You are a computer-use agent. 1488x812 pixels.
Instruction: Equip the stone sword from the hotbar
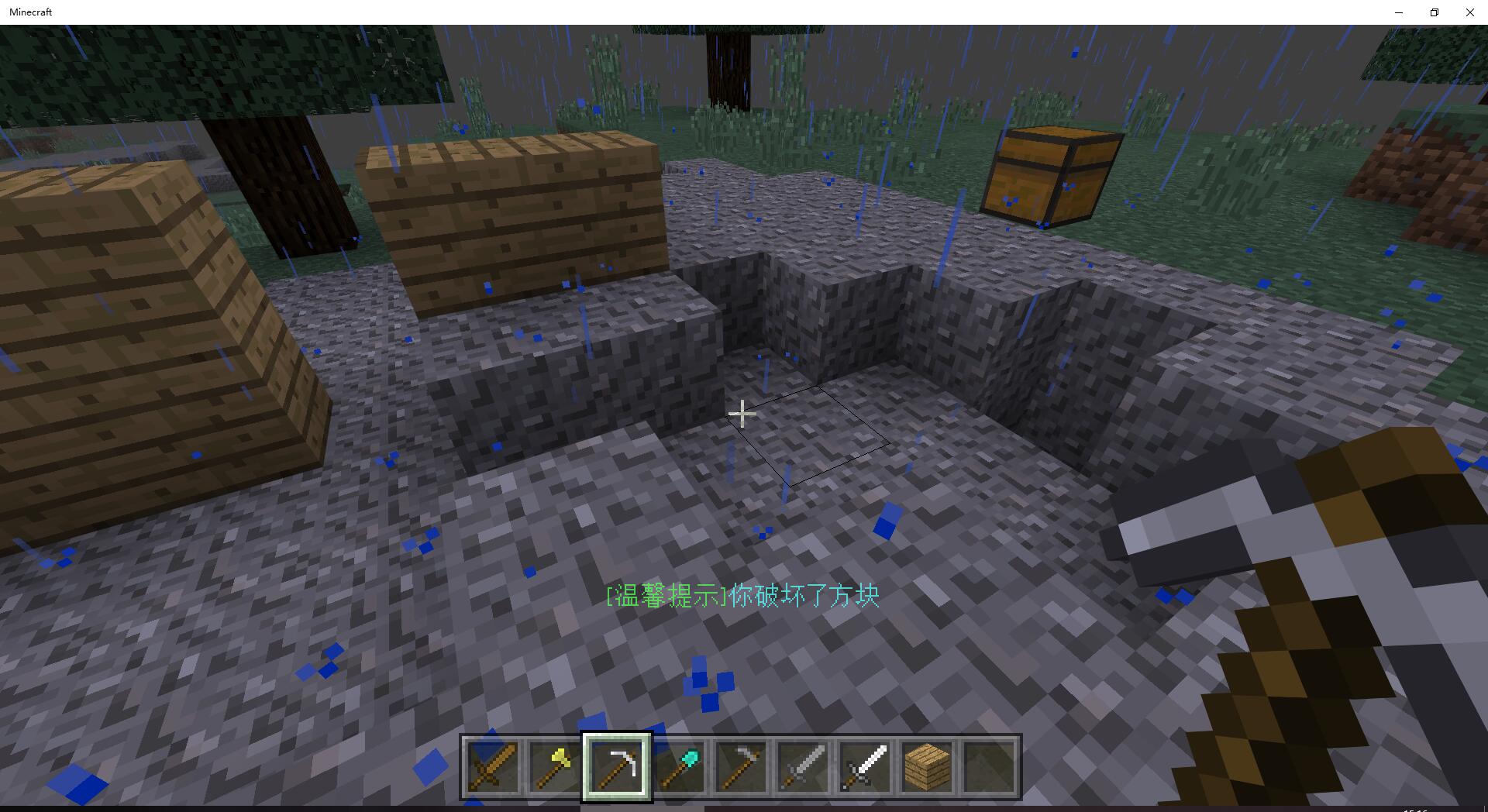[803, 767]
